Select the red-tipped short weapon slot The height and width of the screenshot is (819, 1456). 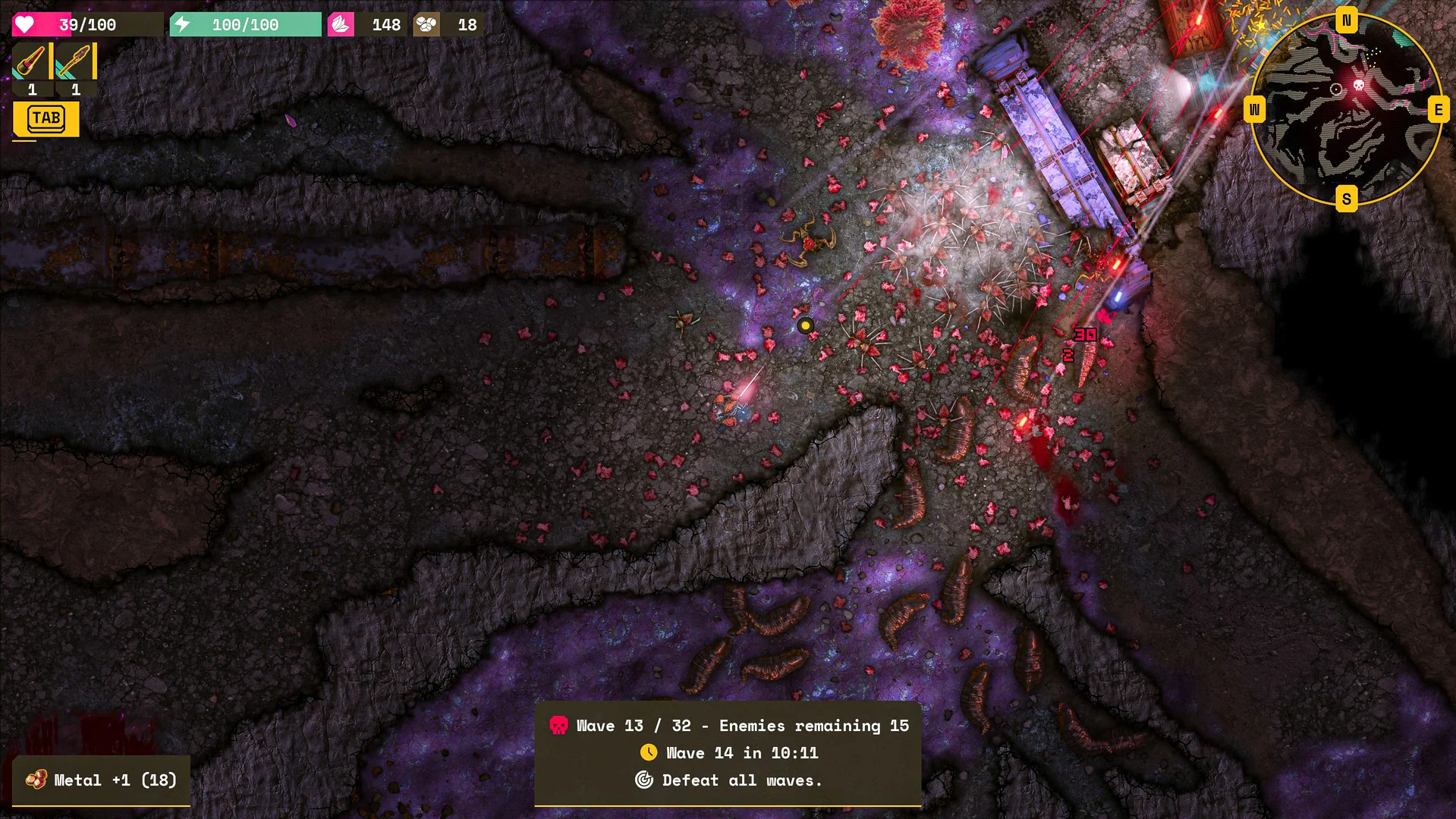[31, 61]
